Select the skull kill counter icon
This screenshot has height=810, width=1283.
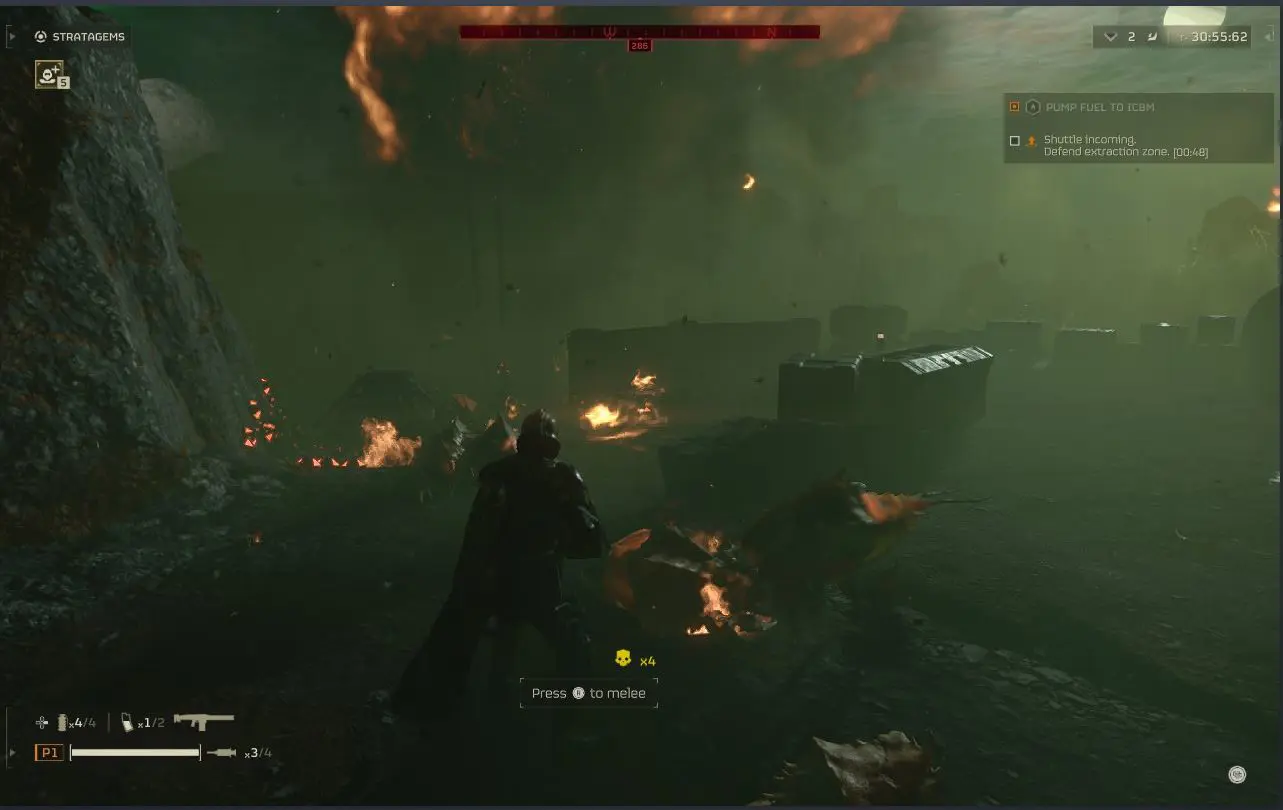pos(624,659)
